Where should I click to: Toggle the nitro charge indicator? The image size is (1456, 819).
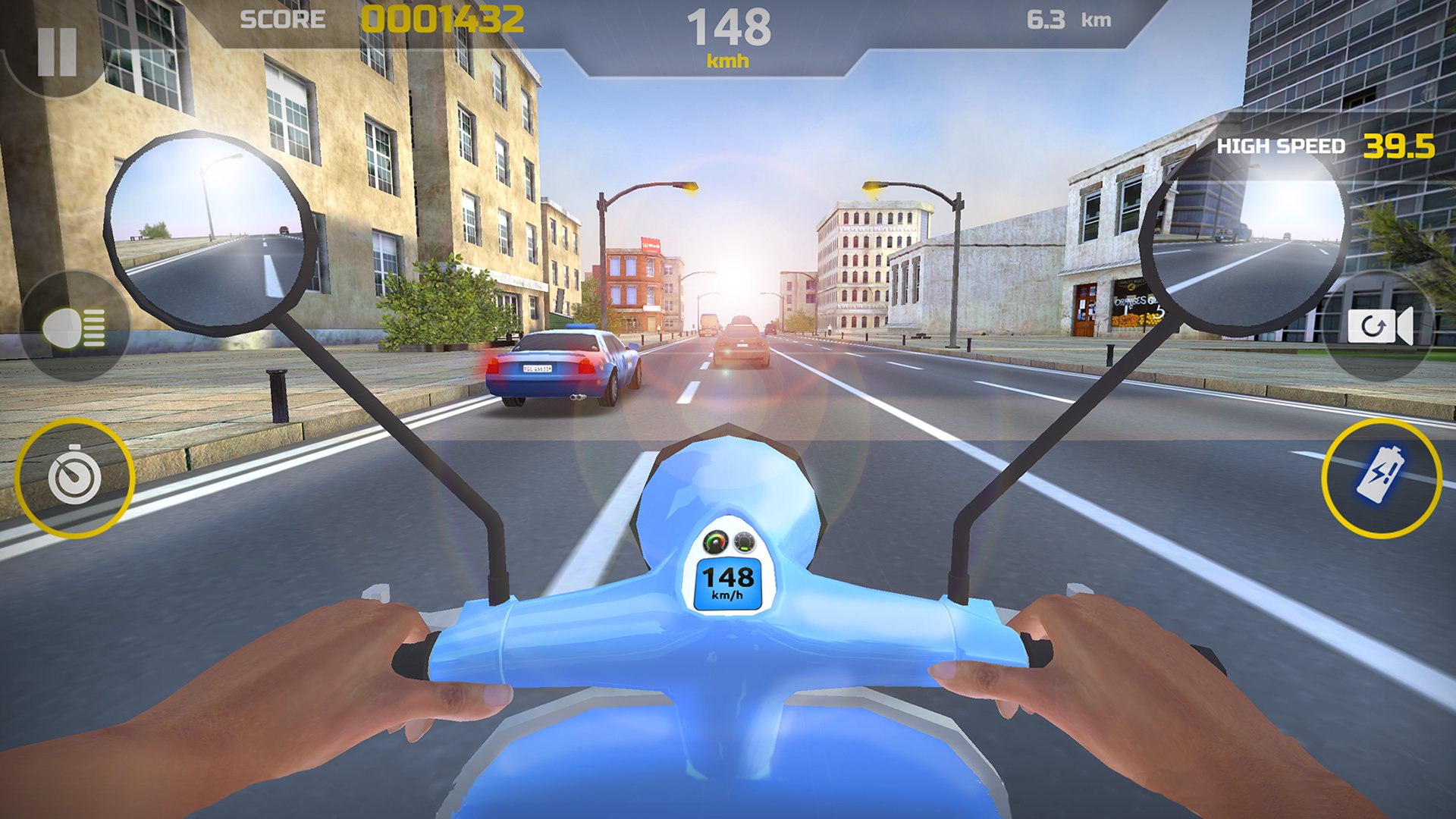coord(1382,478)
